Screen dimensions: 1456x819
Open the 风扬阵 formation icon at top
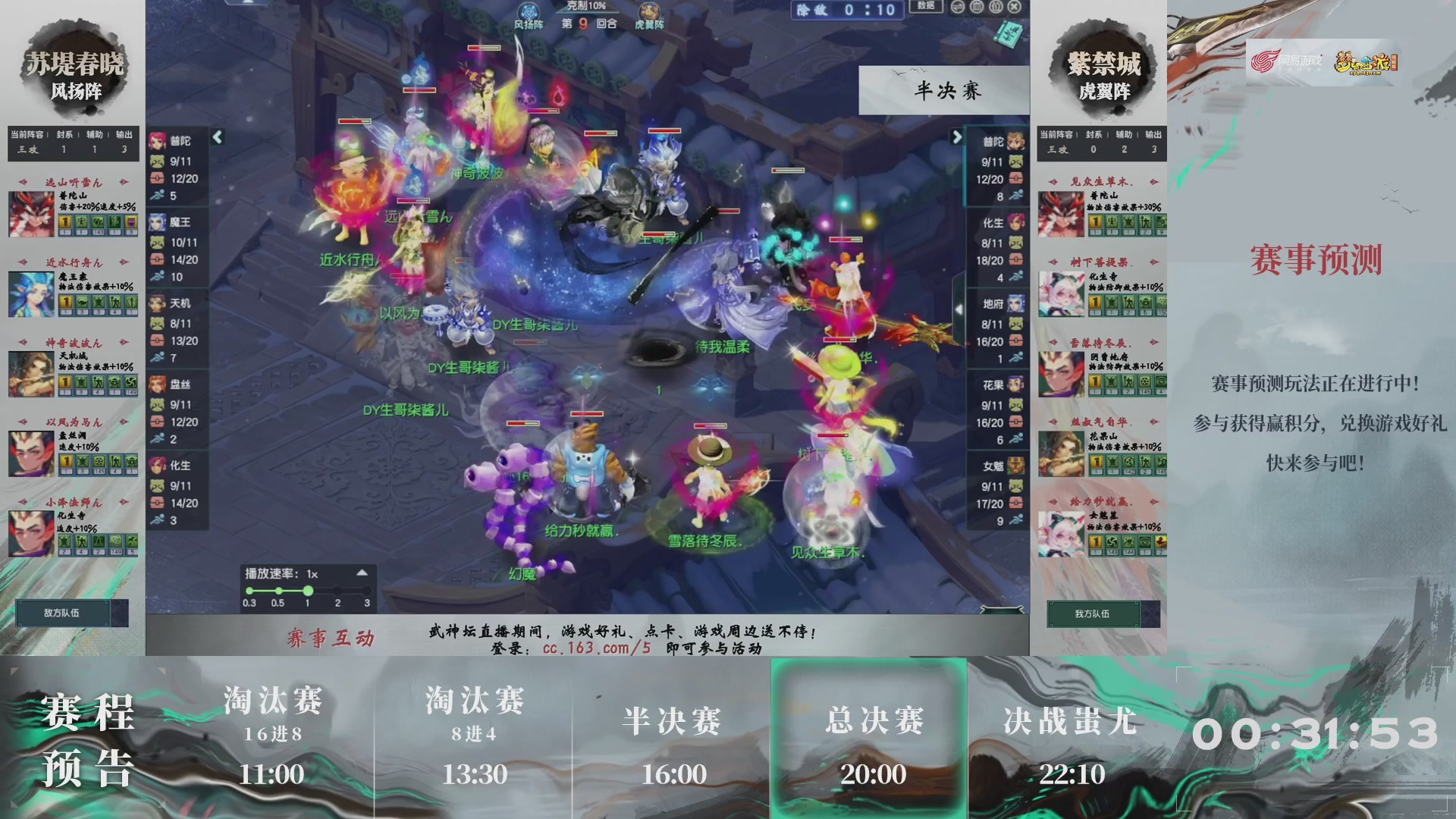coord(529,11)
